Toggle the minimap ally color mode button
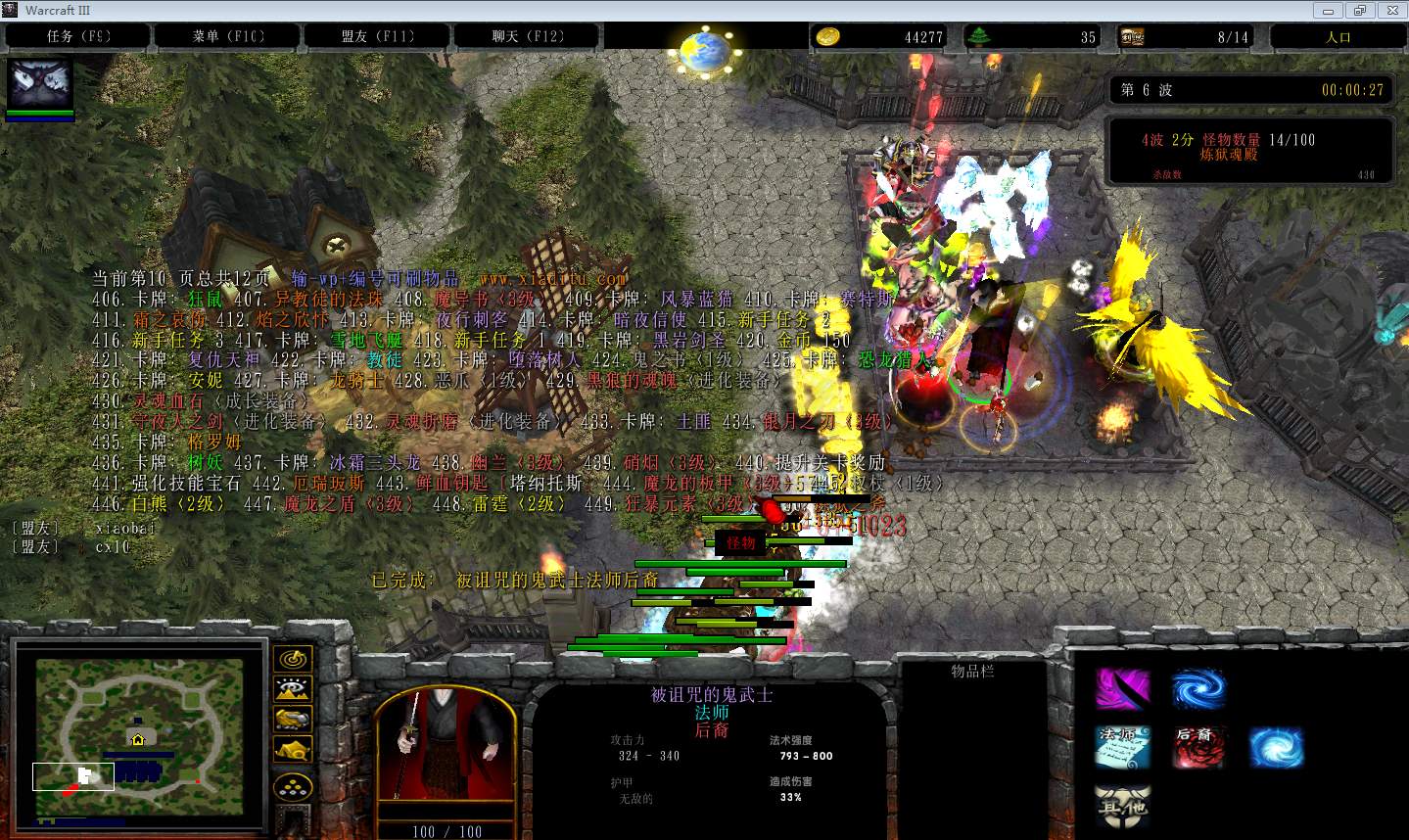This screenshot has width=1409, height=840. (x=293, y=720)
